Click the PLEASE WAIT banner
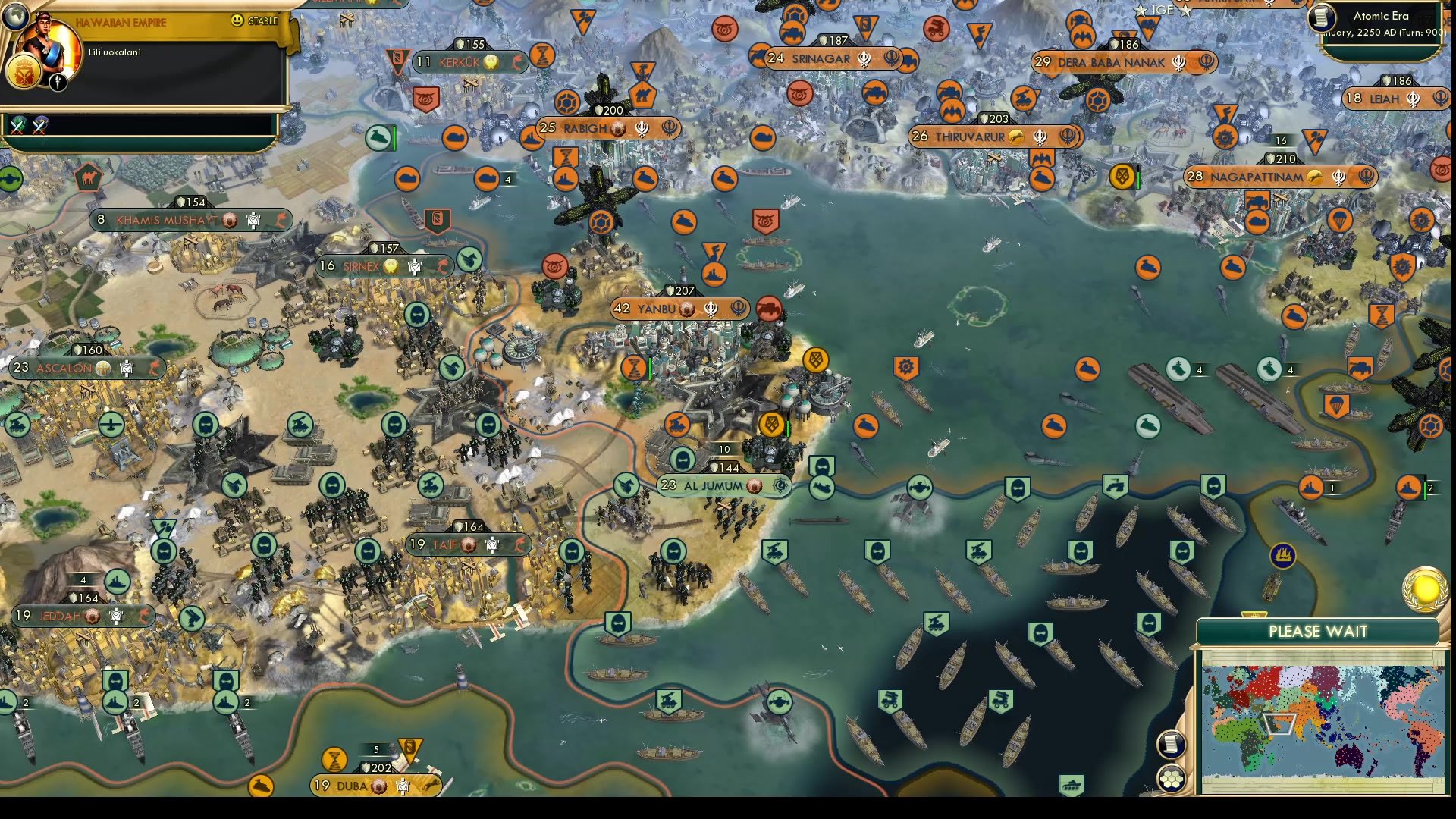 coord(1318,631)
